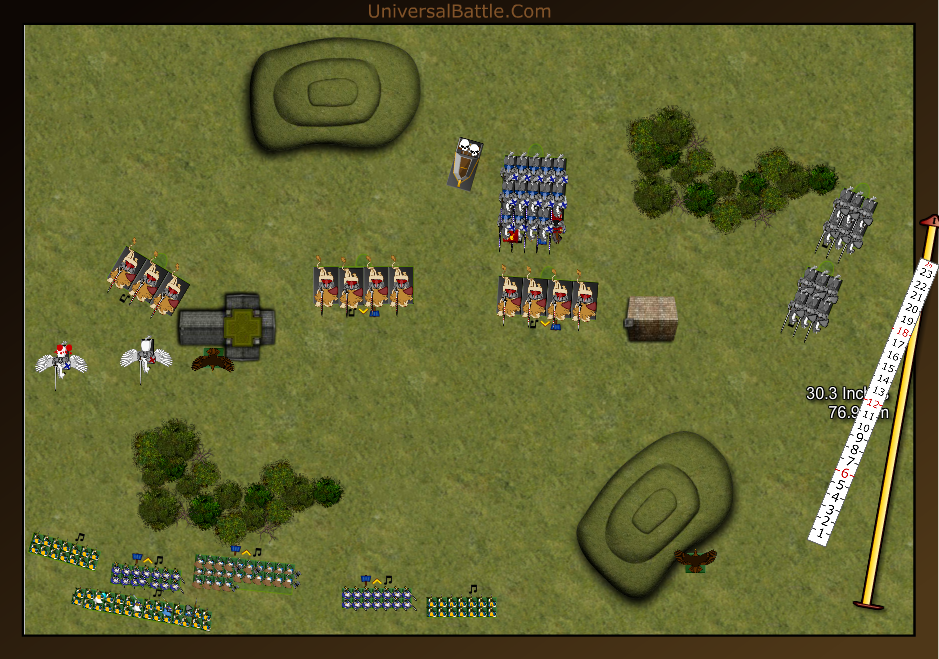Select the red-haired winged rider token

tap(62, 358)
